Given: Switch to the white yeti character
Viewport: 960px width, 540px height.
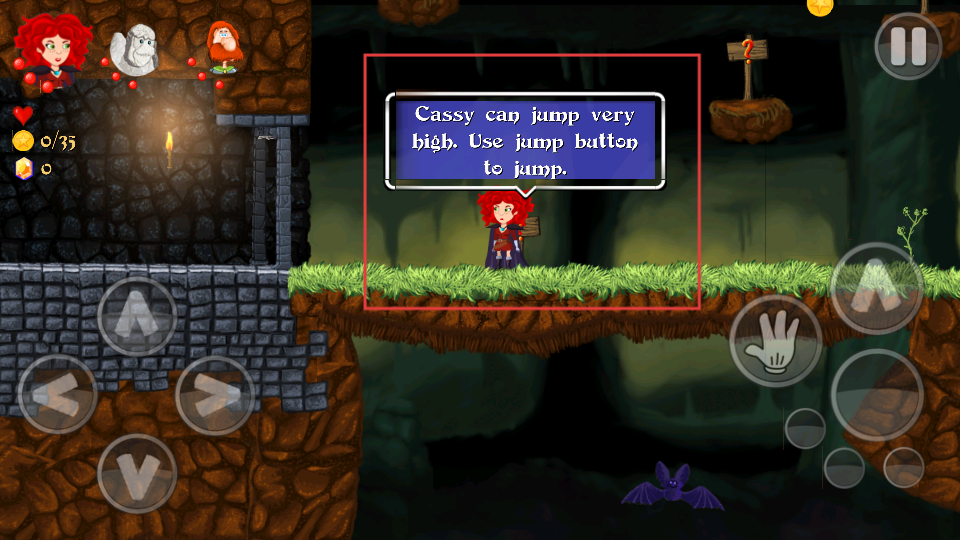Looking at the screenshot, I should (134, 49).
